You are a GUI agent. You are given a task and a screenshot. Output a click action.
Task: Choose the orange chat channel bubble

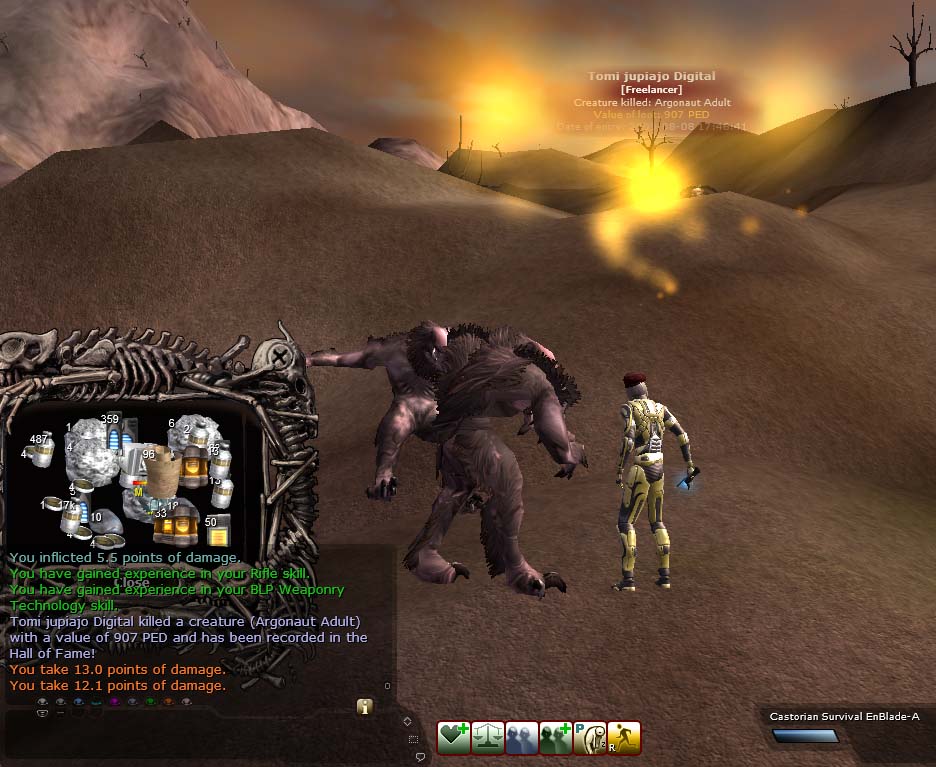click(167, 702)
